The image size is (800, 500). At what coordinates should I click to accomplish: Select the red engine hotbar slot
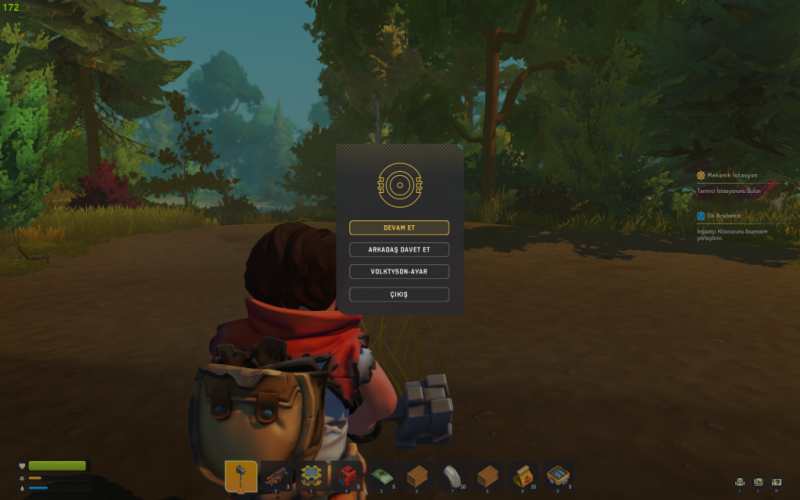[x=347, y=476]
